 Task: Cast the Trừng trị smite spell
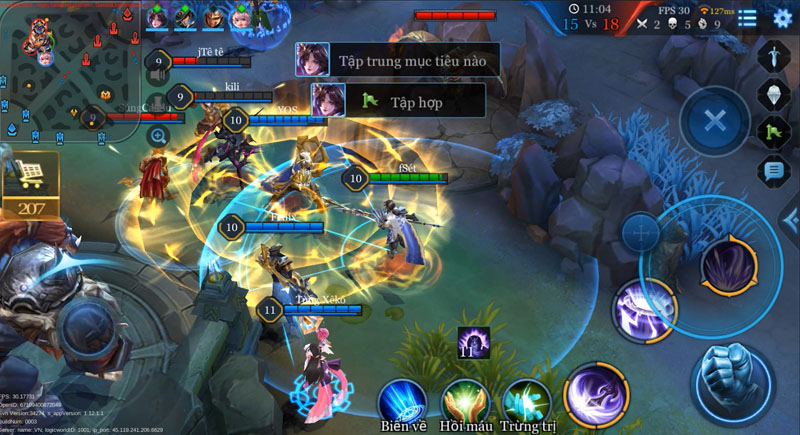click(527, 401)
